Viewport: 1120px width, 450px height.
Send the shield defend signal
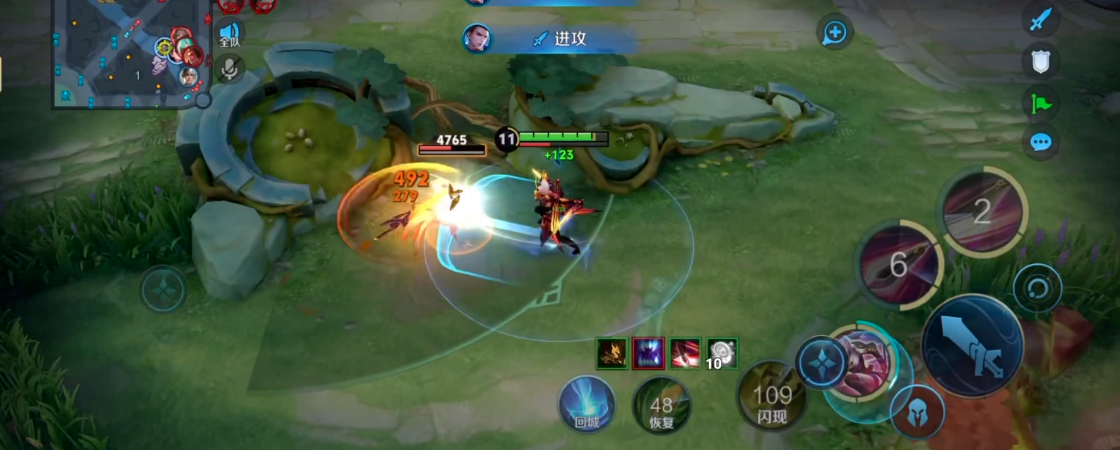[1041, 60]
